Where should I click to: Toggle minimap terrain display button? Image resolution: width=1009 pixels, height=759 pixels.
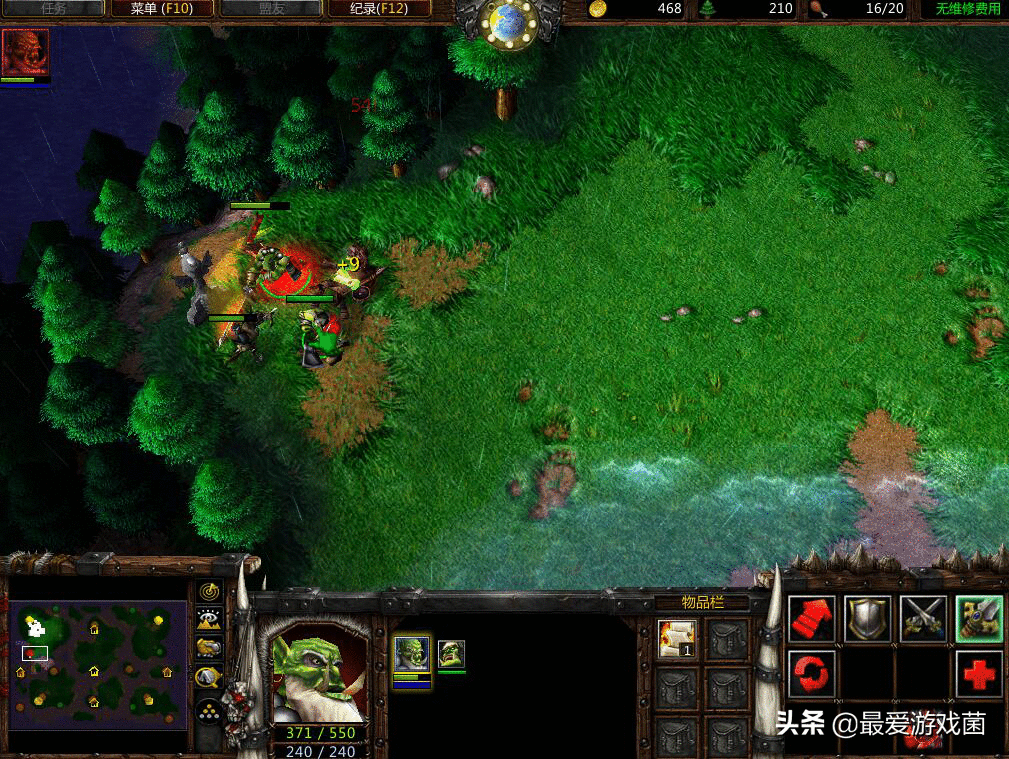coord(208,620)
